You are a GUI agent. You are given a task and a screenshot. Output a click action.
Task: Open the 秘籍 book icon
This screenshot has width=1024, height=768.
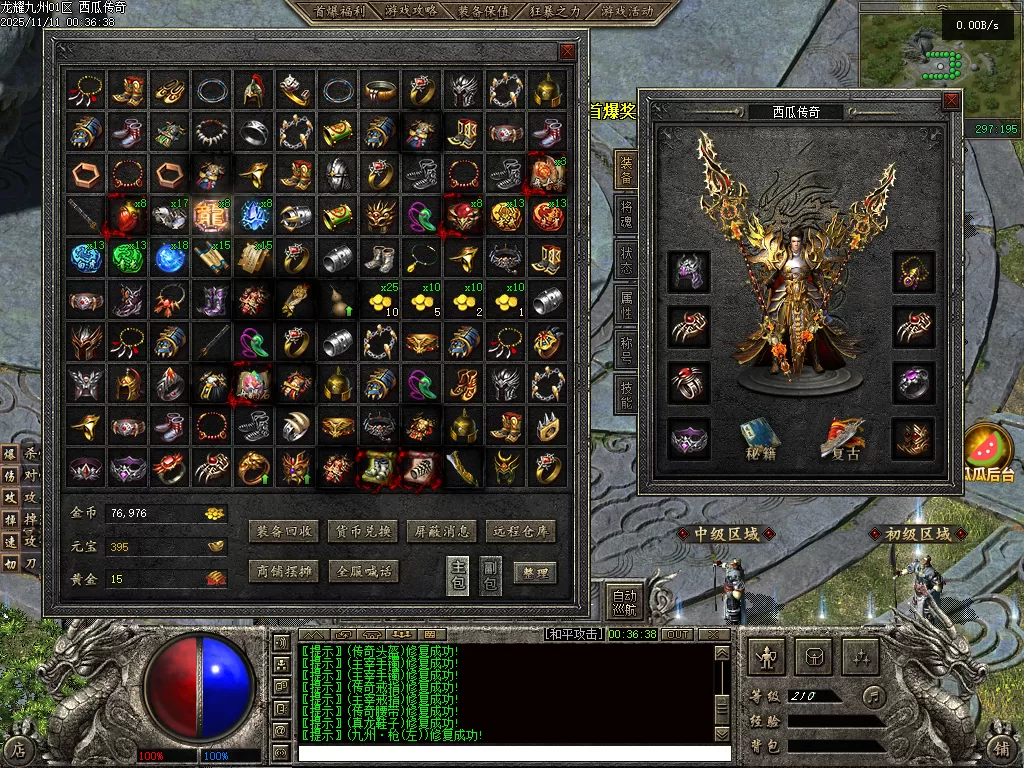point(760,438)
